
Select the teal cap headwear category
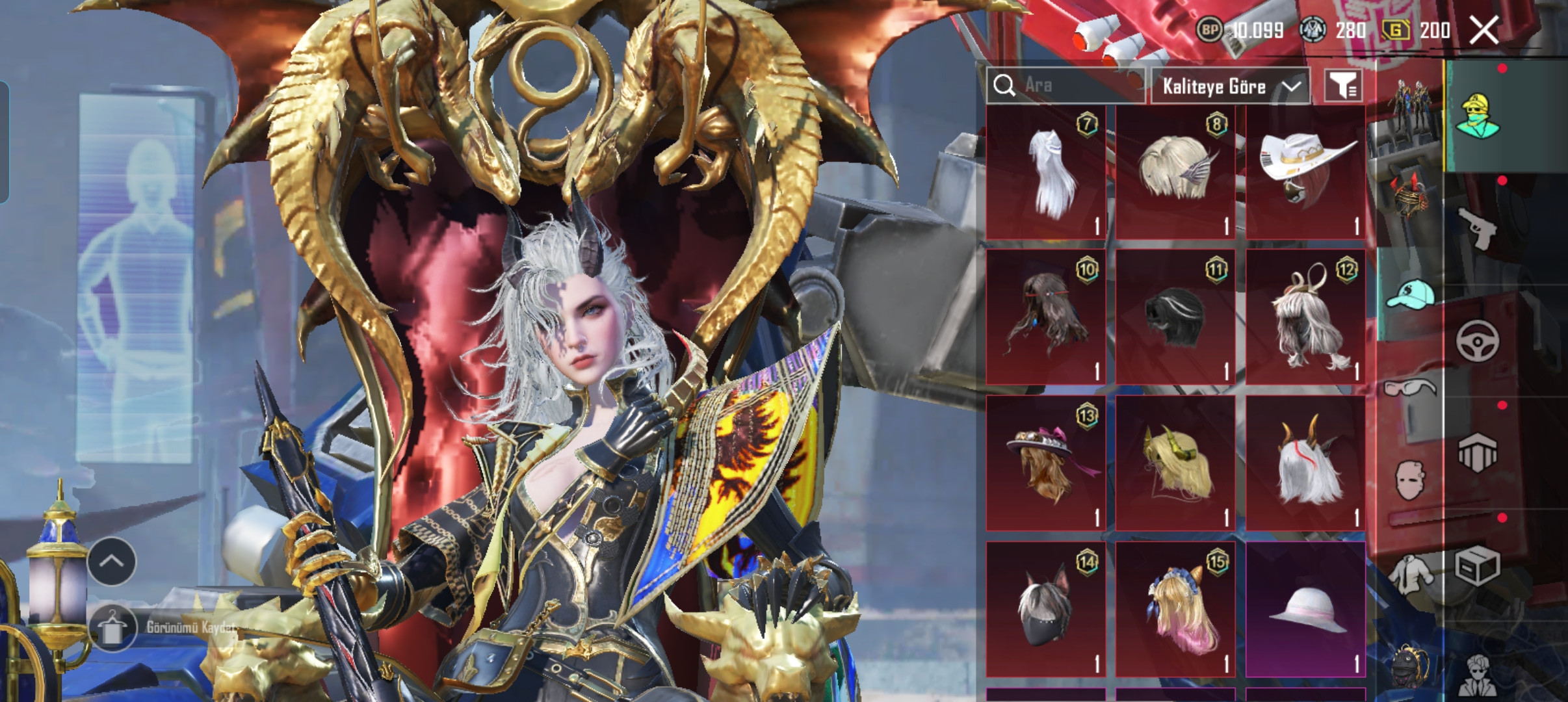point(1410,294)
